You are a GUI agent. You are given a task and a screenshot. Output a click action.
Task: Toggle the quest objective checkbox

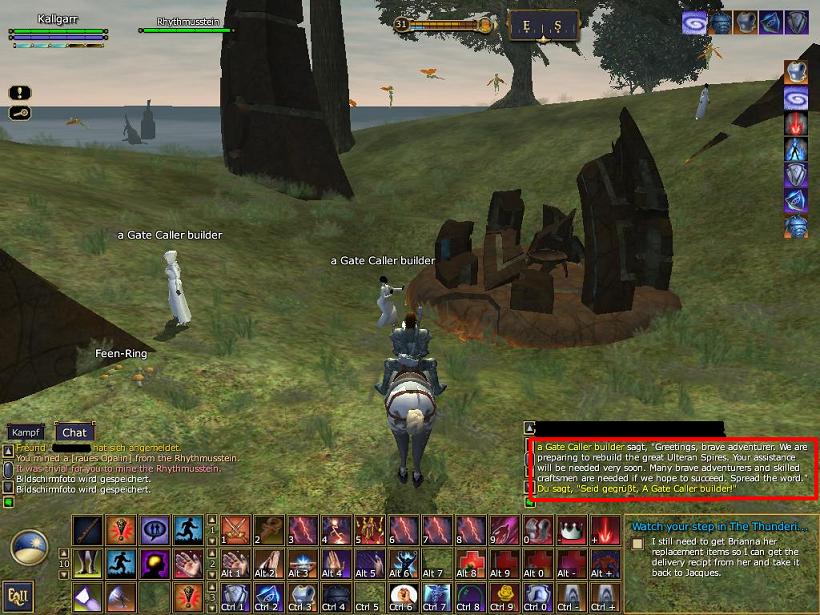(x=637, y=543)
